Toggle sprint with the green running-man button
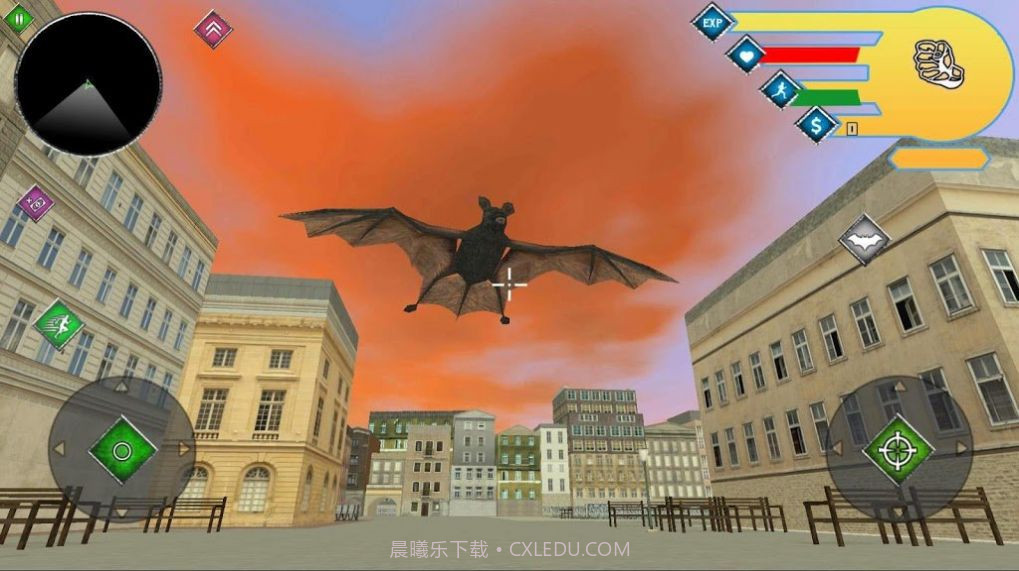The width and height of the screenshot is (1019, 571). coord(59,324)
